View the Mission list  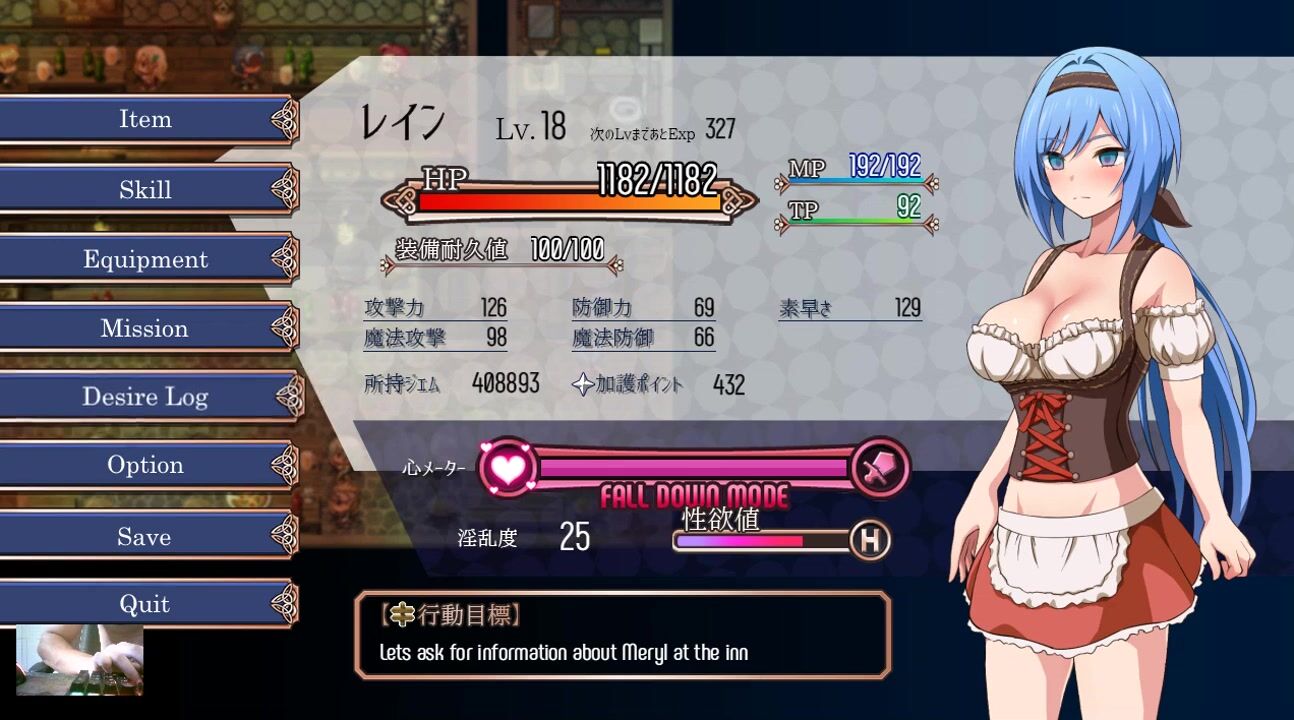coord(146,329)
